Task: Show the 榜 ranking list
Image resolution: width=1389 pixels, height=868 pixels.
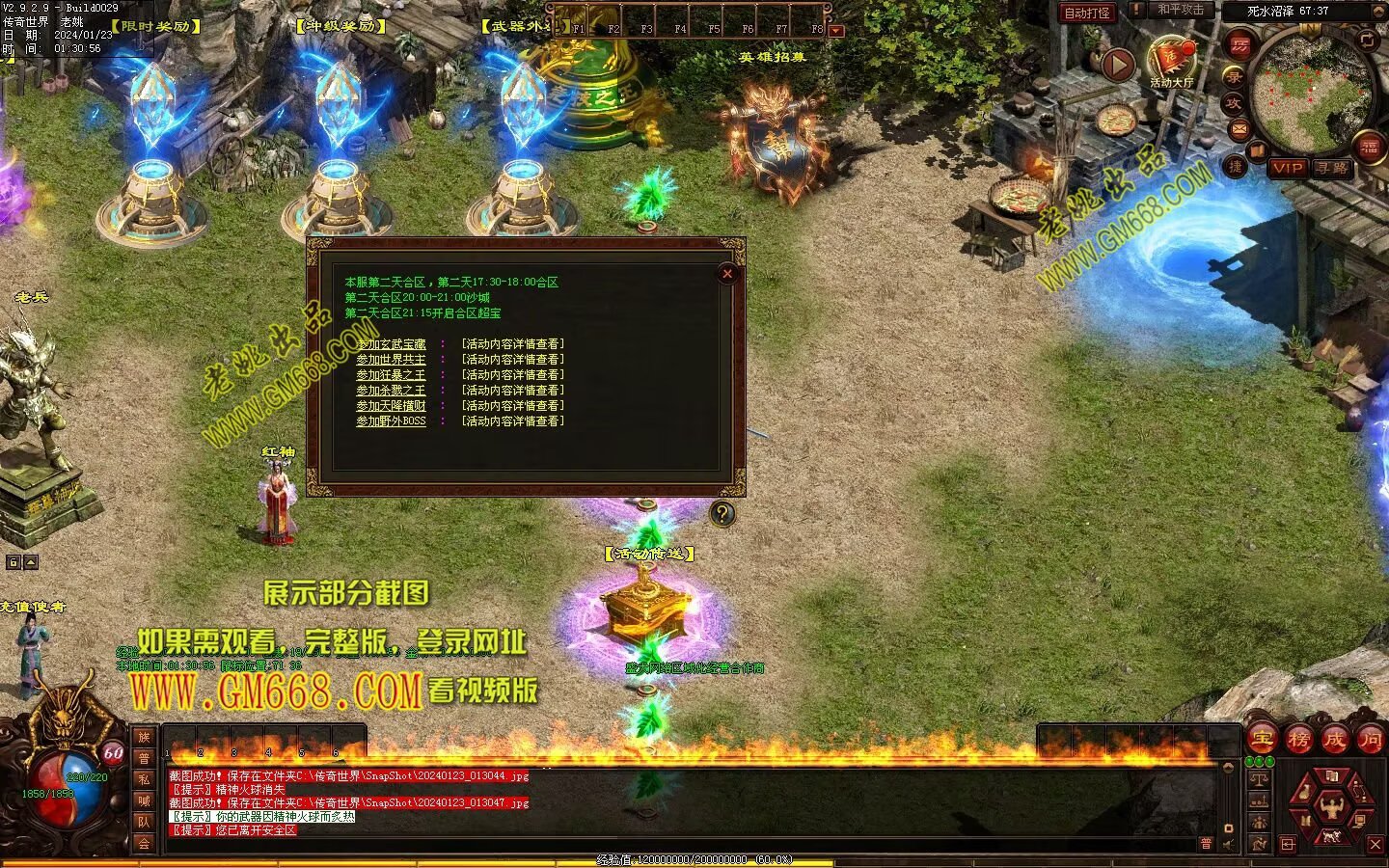Action: click(x=1298, y=740)
